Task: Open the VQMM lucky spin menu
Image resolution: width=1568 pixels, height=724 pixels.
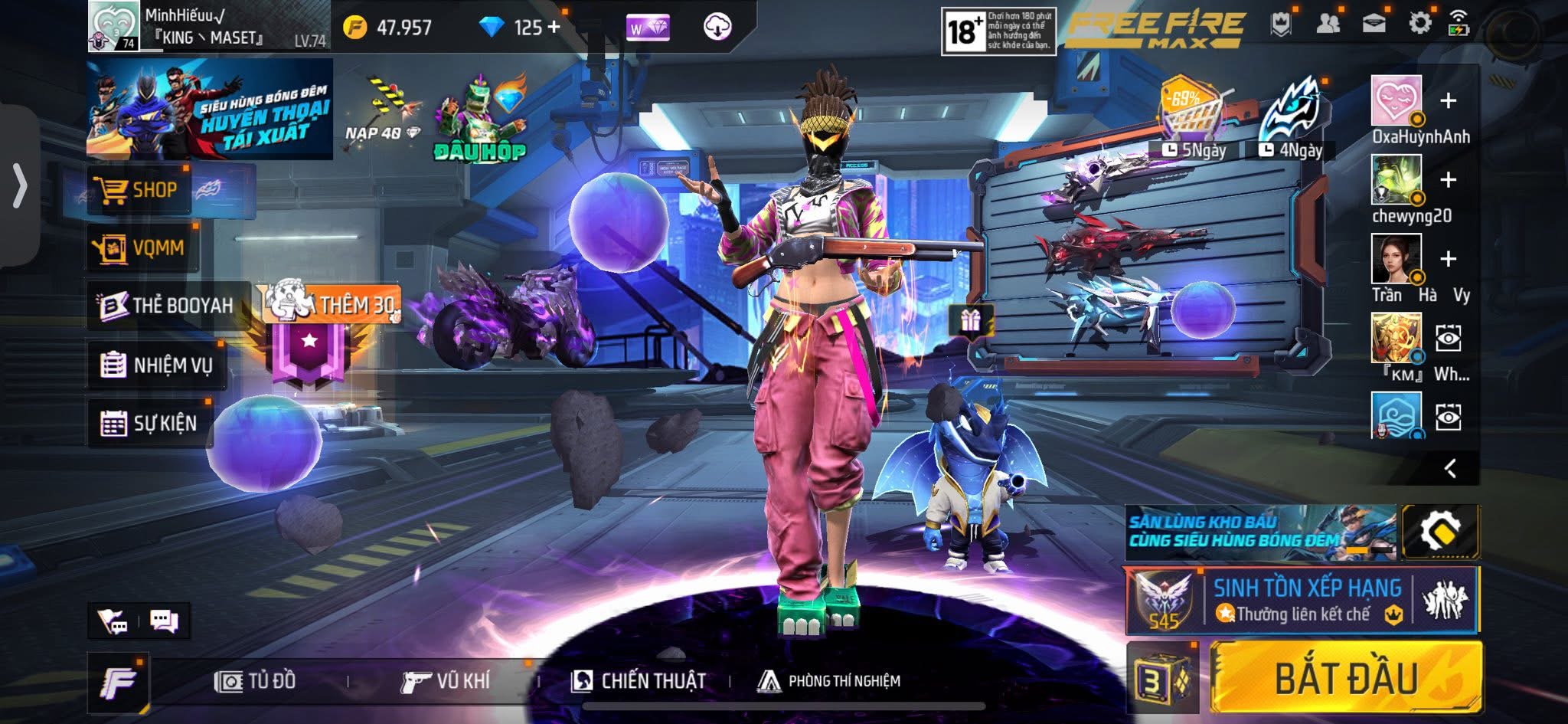Action: pyautogui.click(x=142, y=247)
